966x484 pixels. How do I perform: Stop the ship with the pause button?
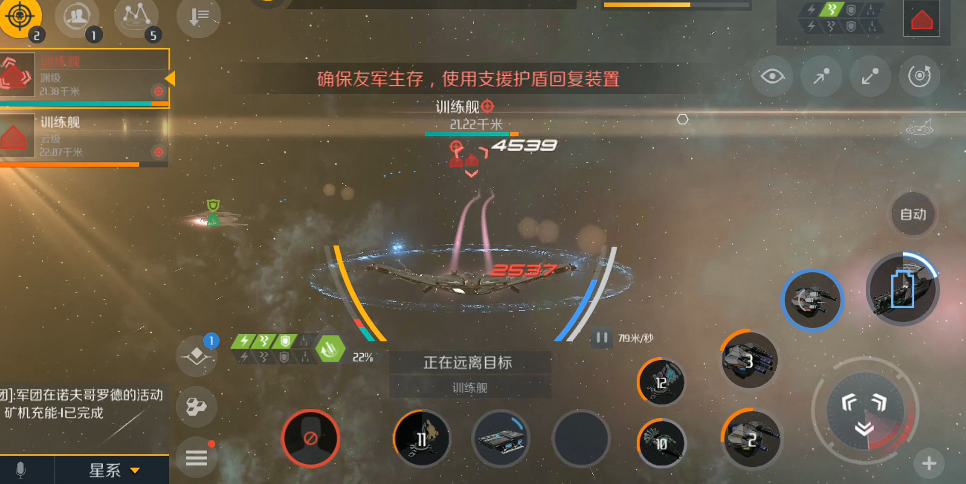click(602, 338)
